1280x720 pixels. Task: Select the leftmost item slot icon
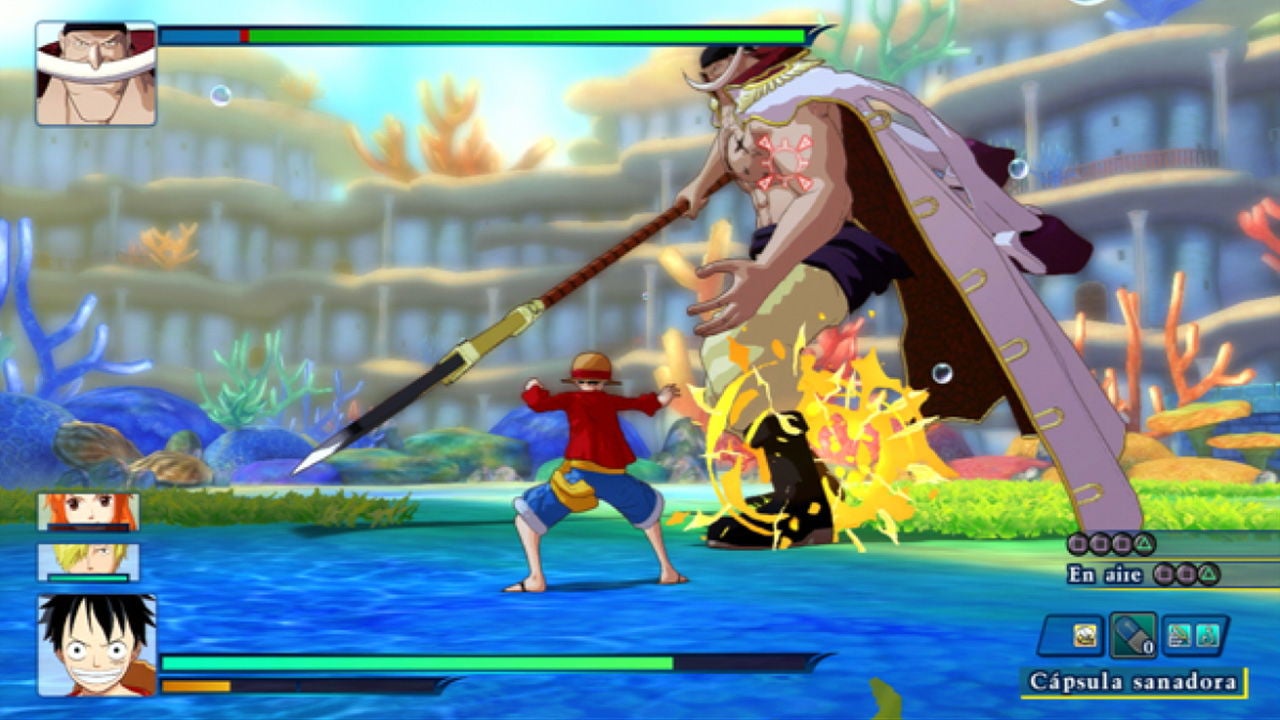[1086, 635]
